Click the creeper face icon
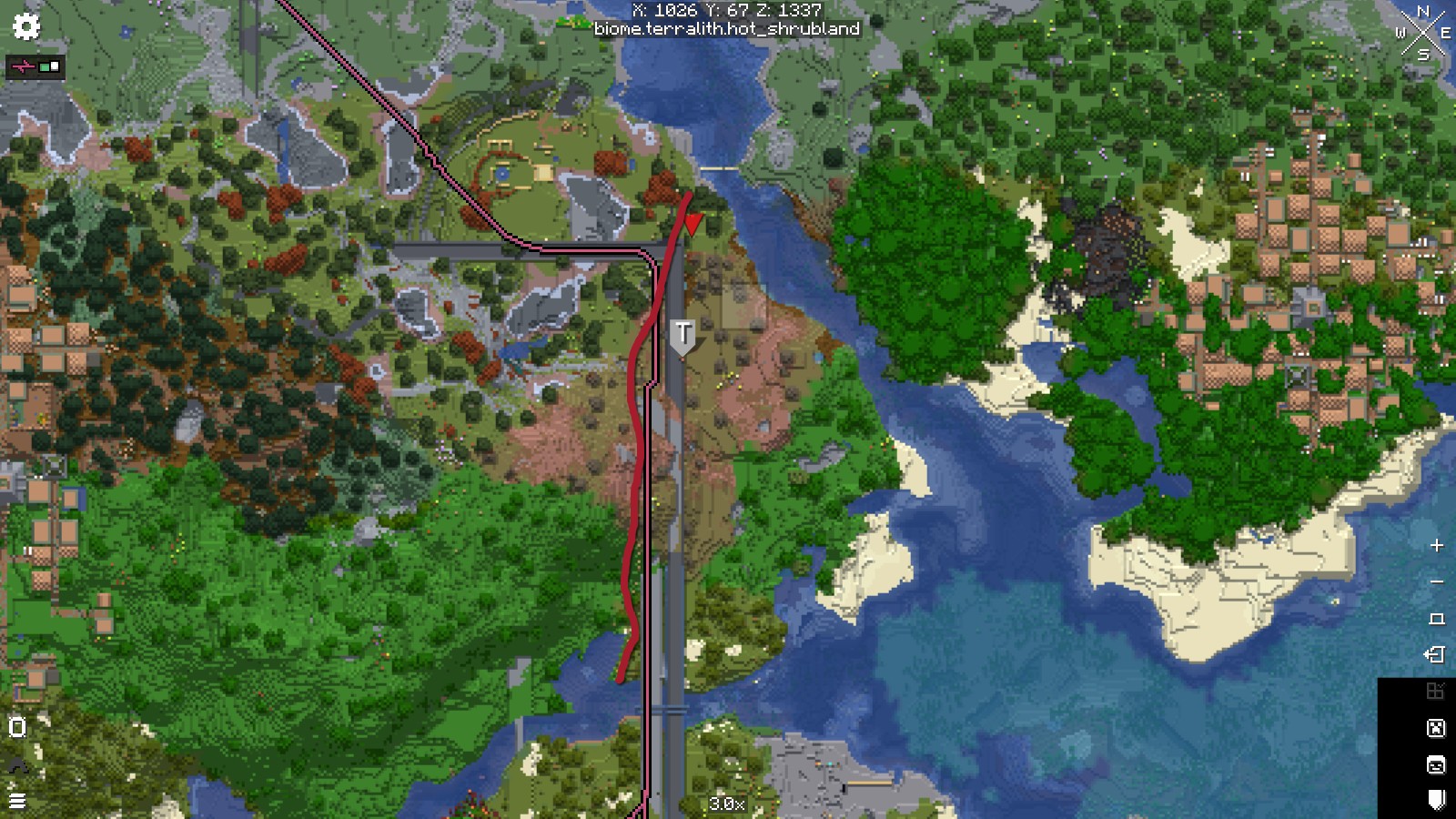The width and height of the screenshot is (1456, 819). pos(1436,728)
